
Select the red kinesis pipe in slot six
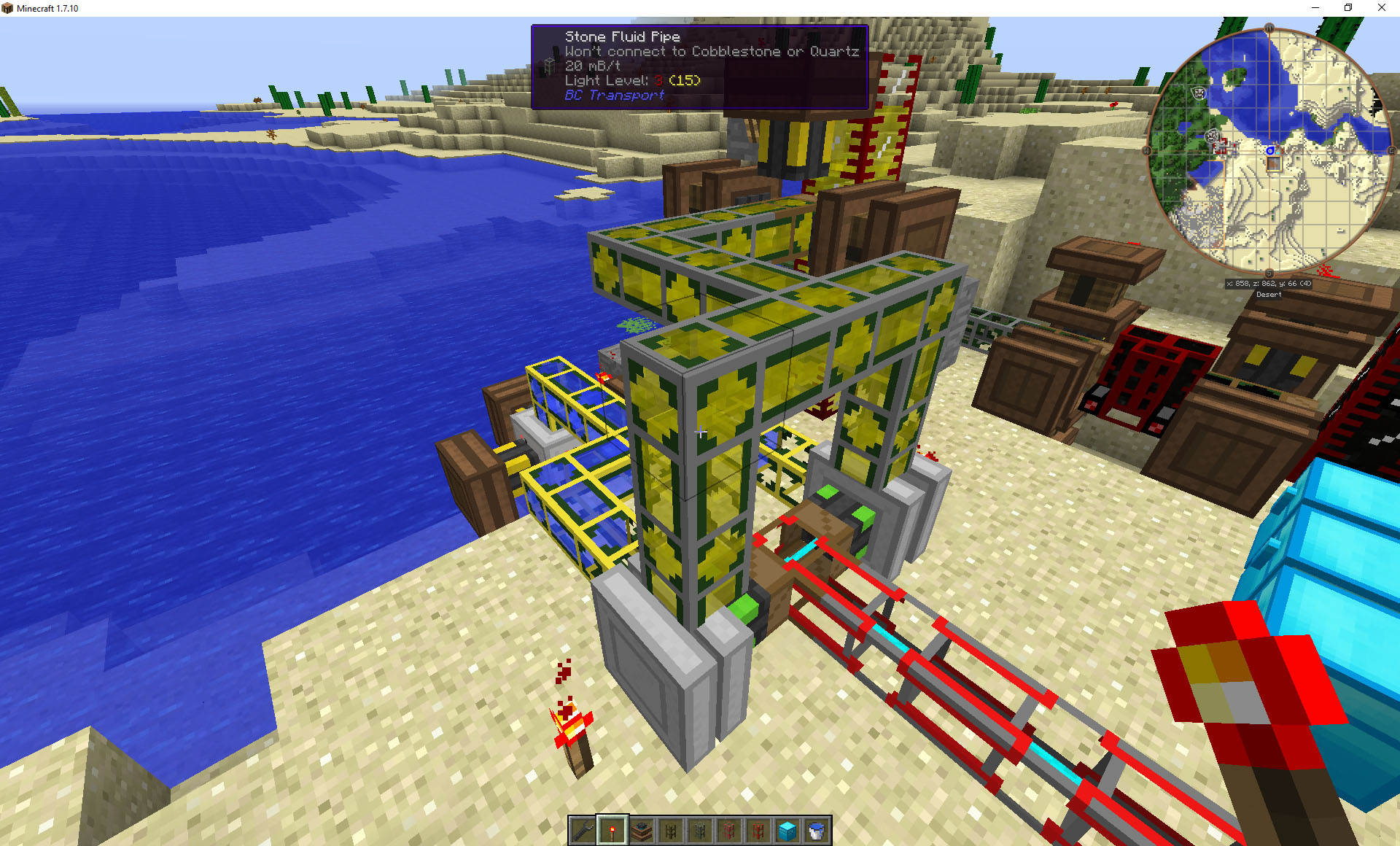(729, 829)
